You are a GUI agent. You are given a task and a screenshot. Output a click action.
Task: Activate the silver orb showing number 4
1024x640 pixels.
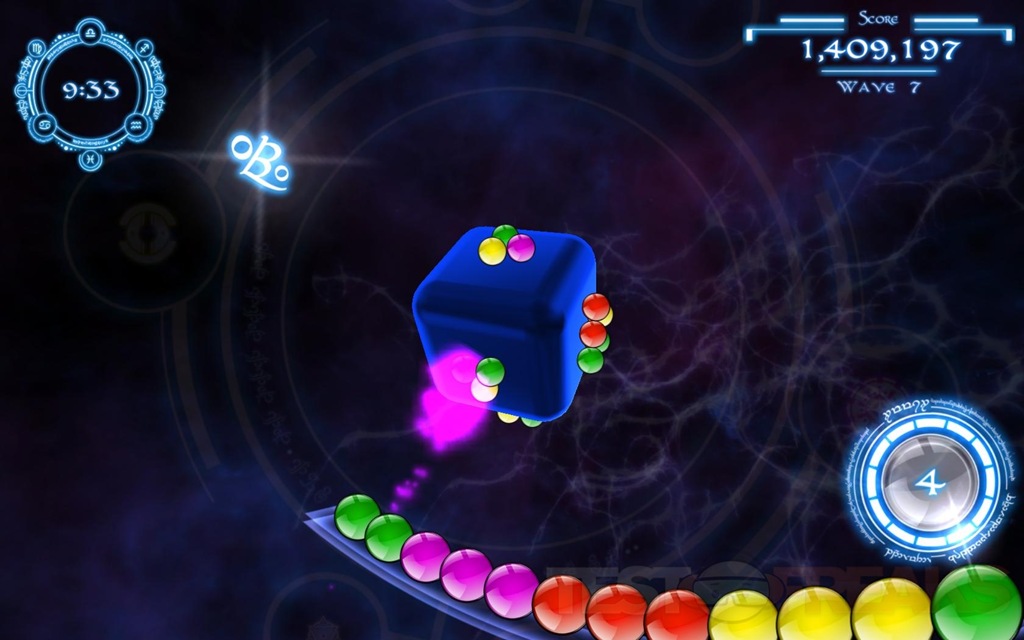pyautogui.click(x=929, y=484)
